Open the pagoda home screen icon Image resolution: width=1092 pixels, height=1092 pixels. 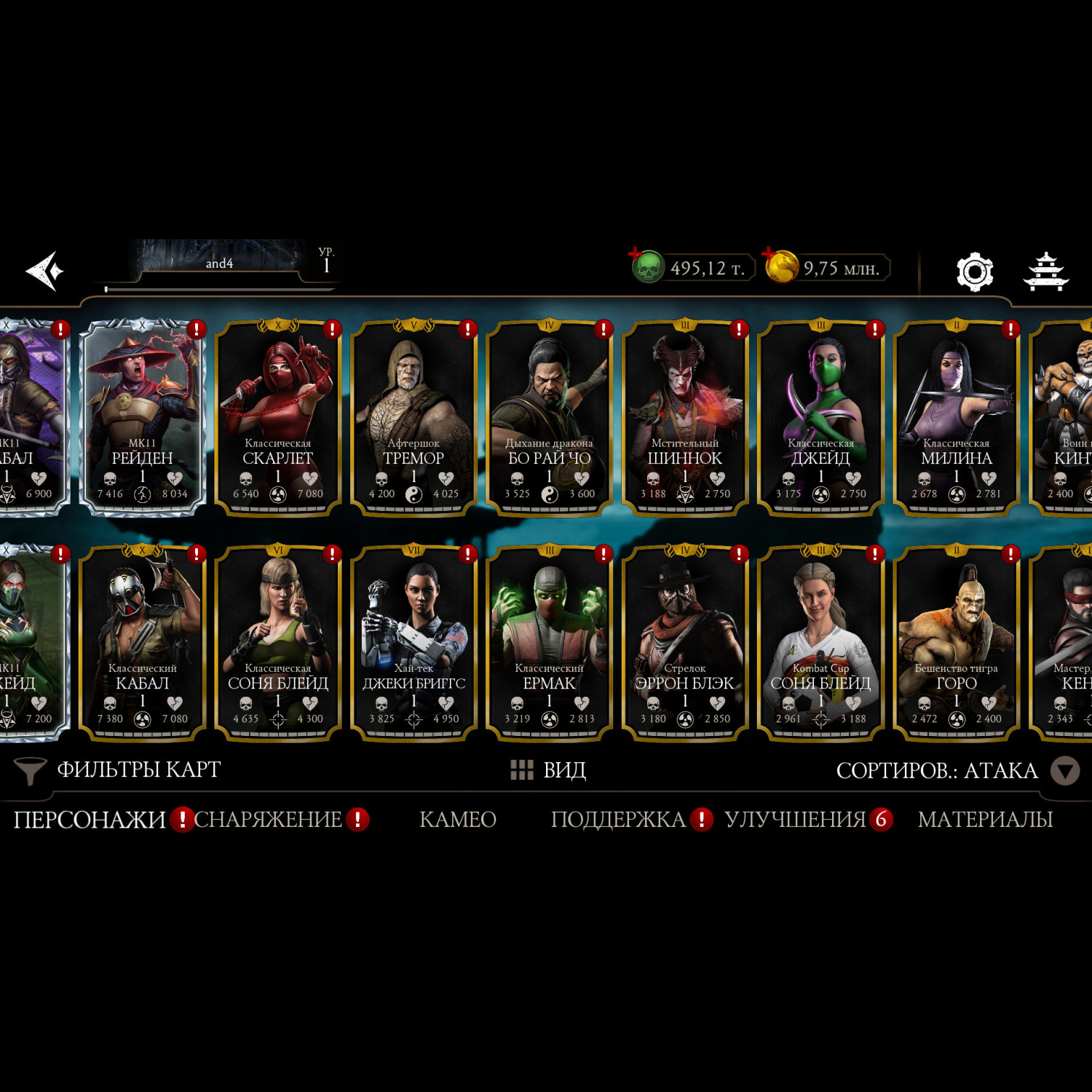pos(1045,272)
